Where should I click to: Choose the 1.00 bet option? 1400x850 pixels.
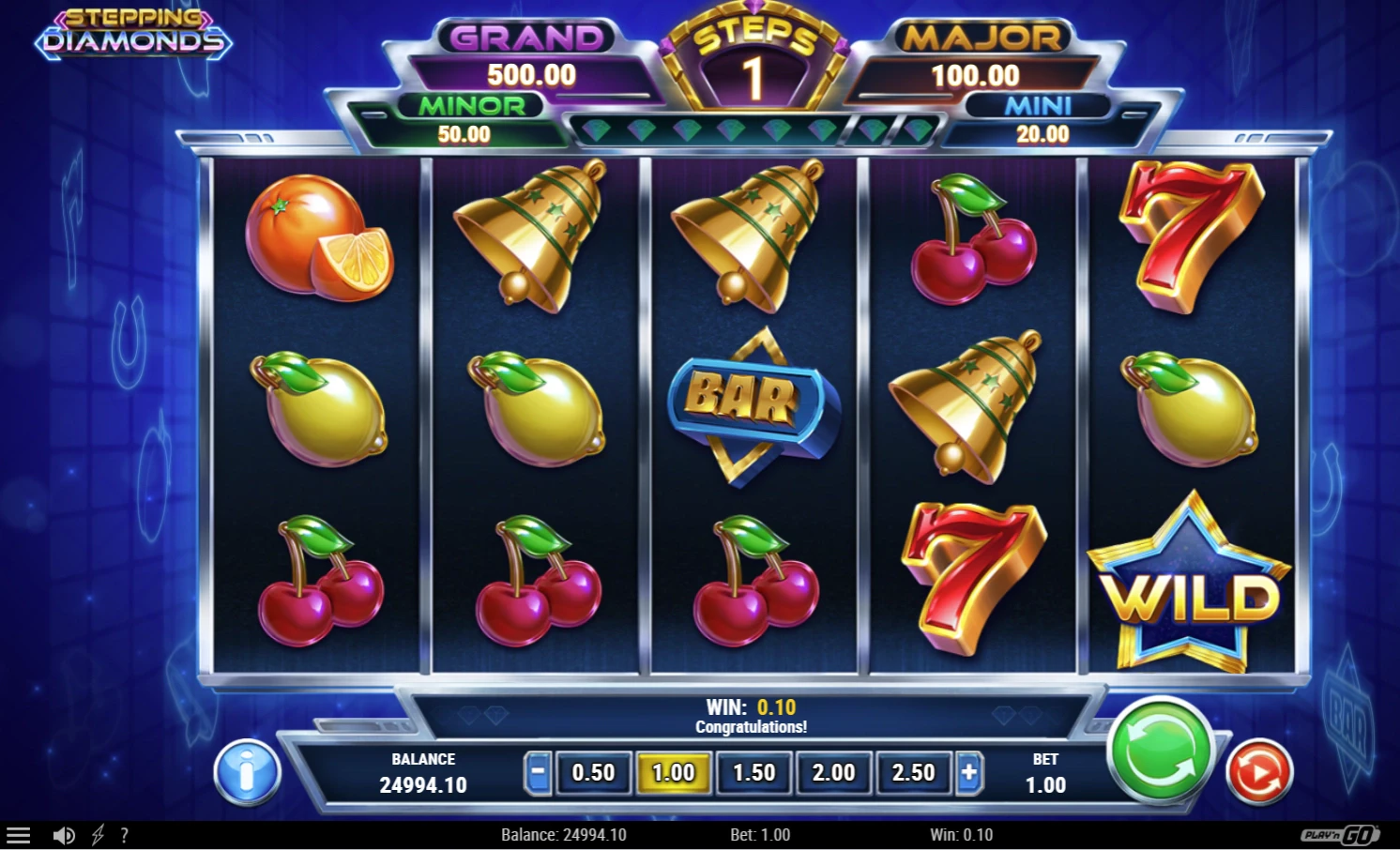[673, 773]
